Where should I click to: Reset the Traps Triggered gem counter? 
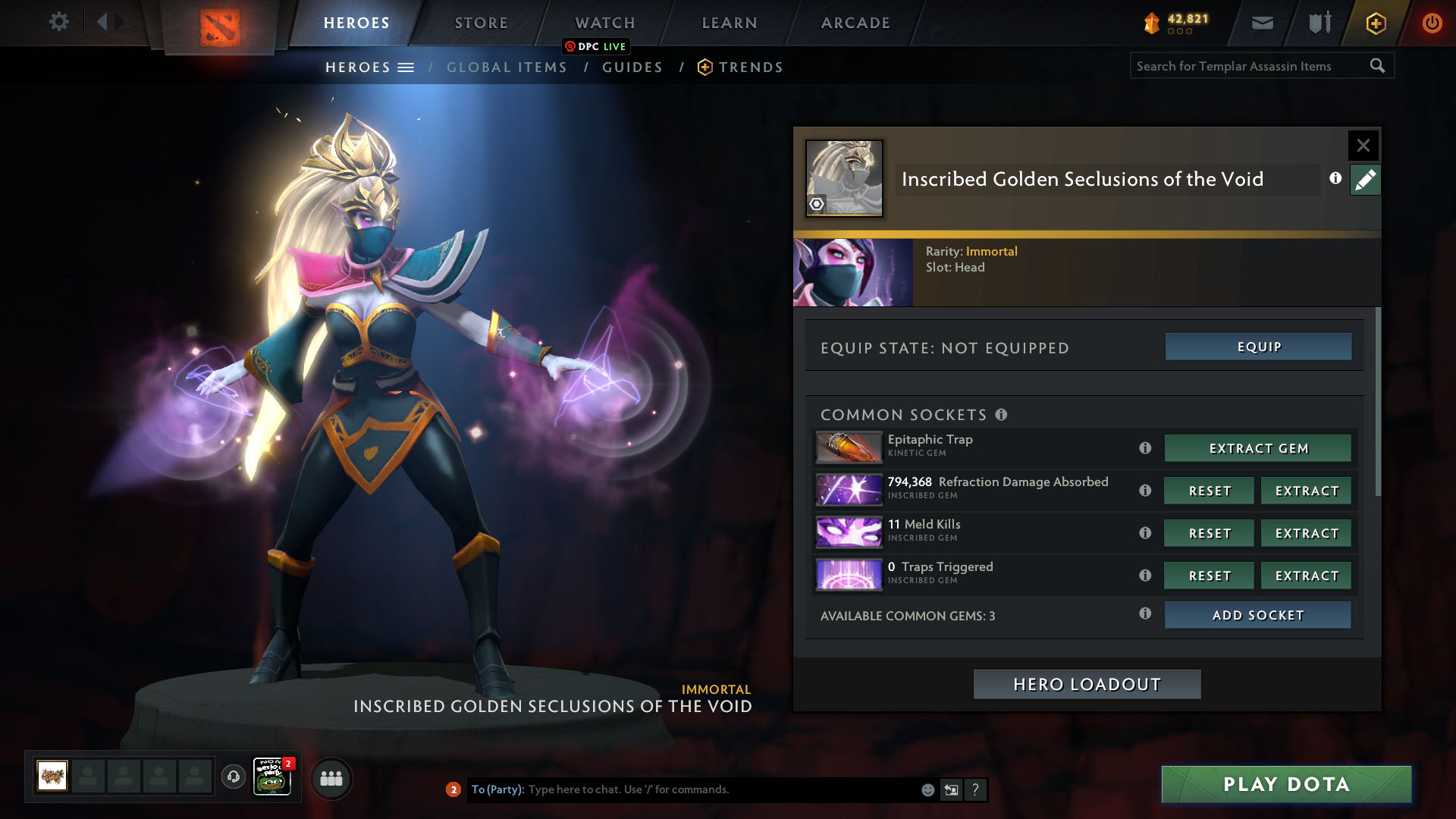tap(1210, 576)
